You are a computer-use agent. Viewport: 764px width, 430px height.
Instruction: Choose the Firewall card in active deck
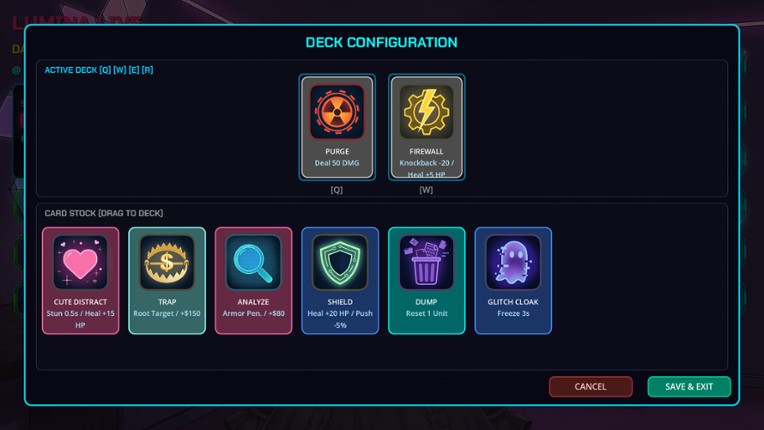[x=426, y=127]
